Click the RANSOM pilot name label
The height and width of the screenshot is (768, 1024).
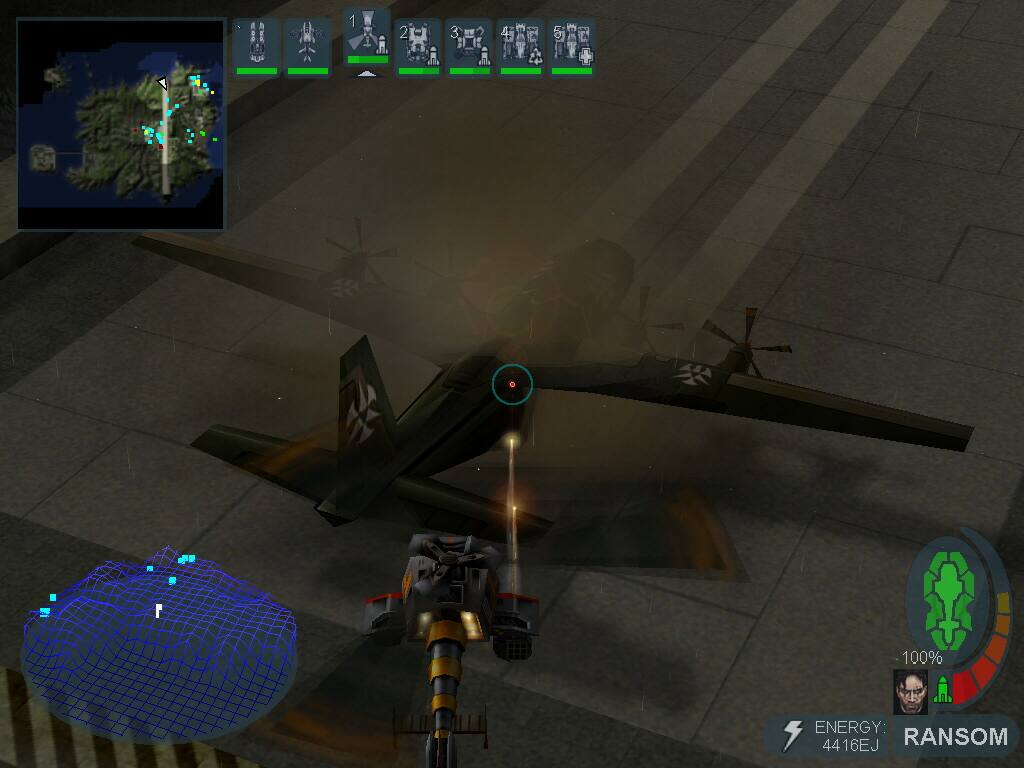point(955,737)
